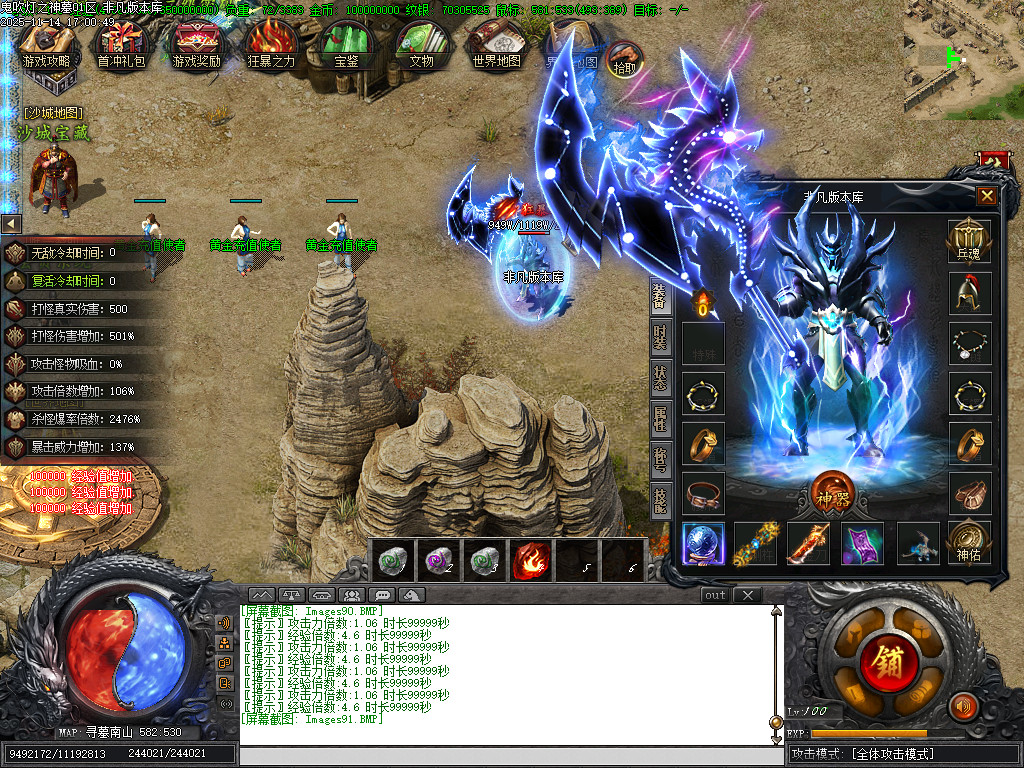
Task: Open the 世界地图 world map
Action: (497, 46)
